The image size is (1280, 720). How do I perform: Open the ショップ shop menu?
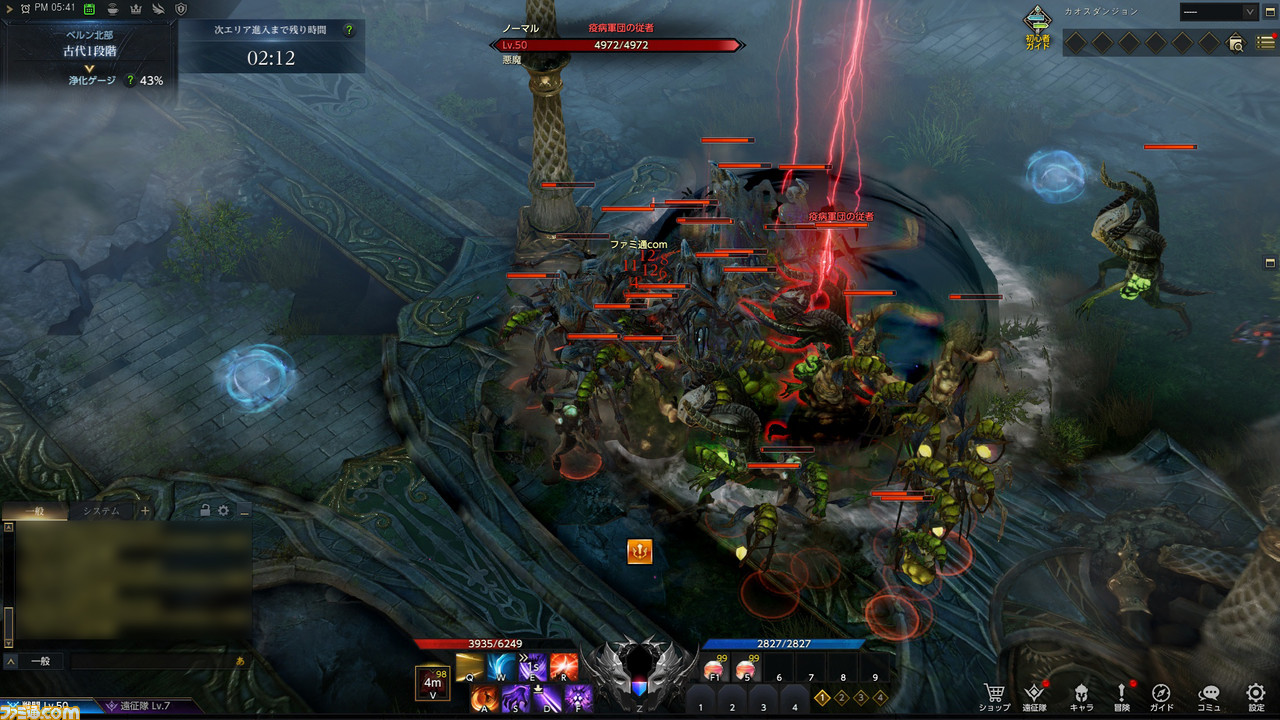click(994, 694)
